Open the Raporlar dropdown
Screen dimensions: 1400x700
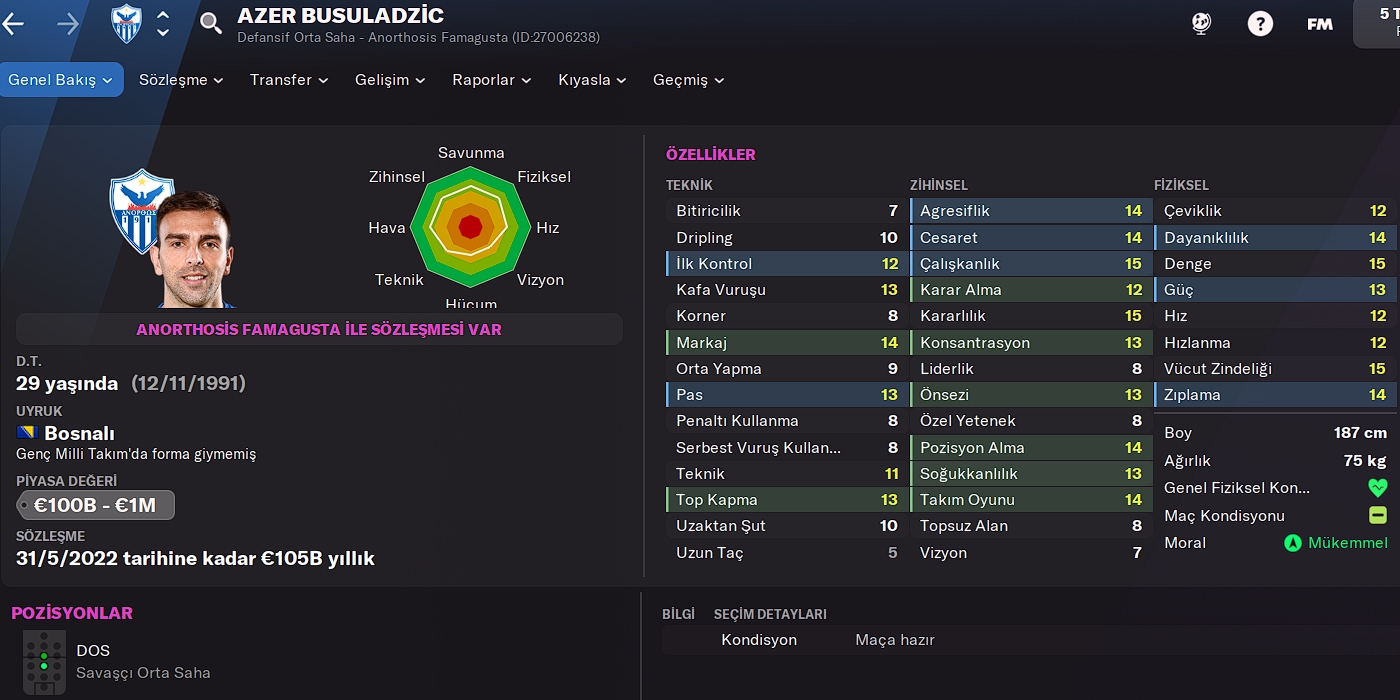pyautogui.click(x=491, y=80)
